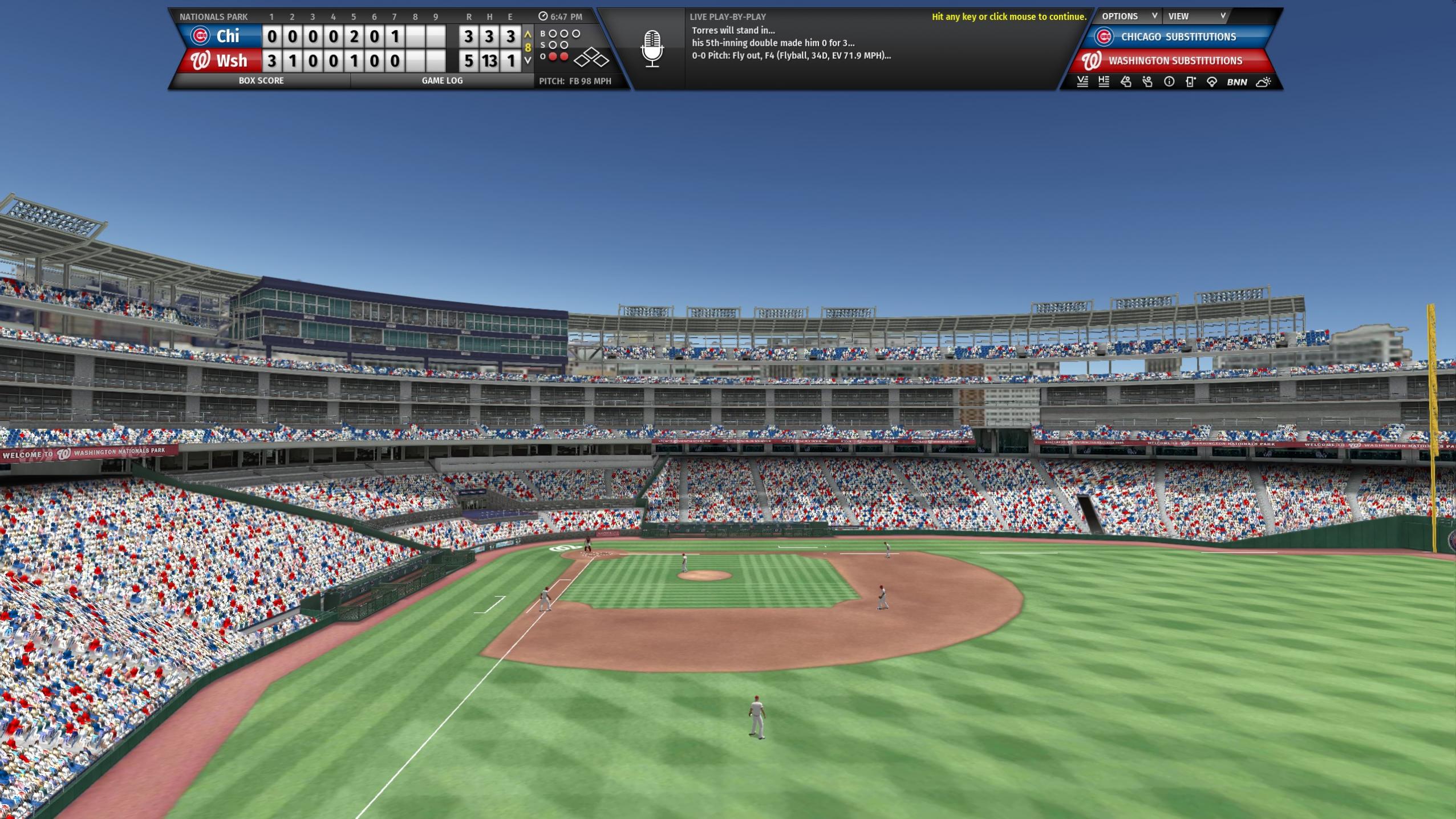Open the BNN broadcast panel
Screen dimensions: 1456x819
[x=1236, y=82]
